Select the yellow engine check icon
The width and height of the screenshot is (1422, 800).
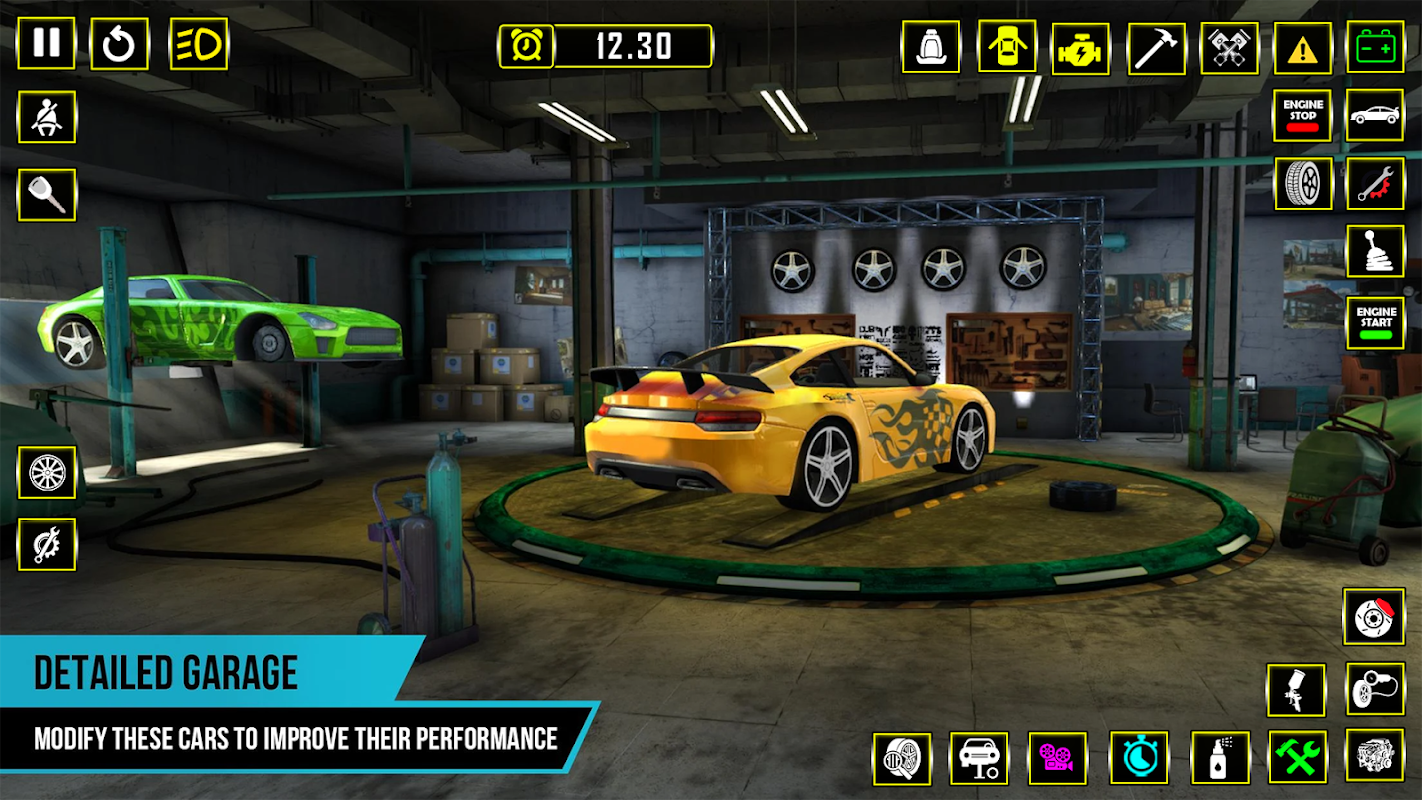point(1081,47)
